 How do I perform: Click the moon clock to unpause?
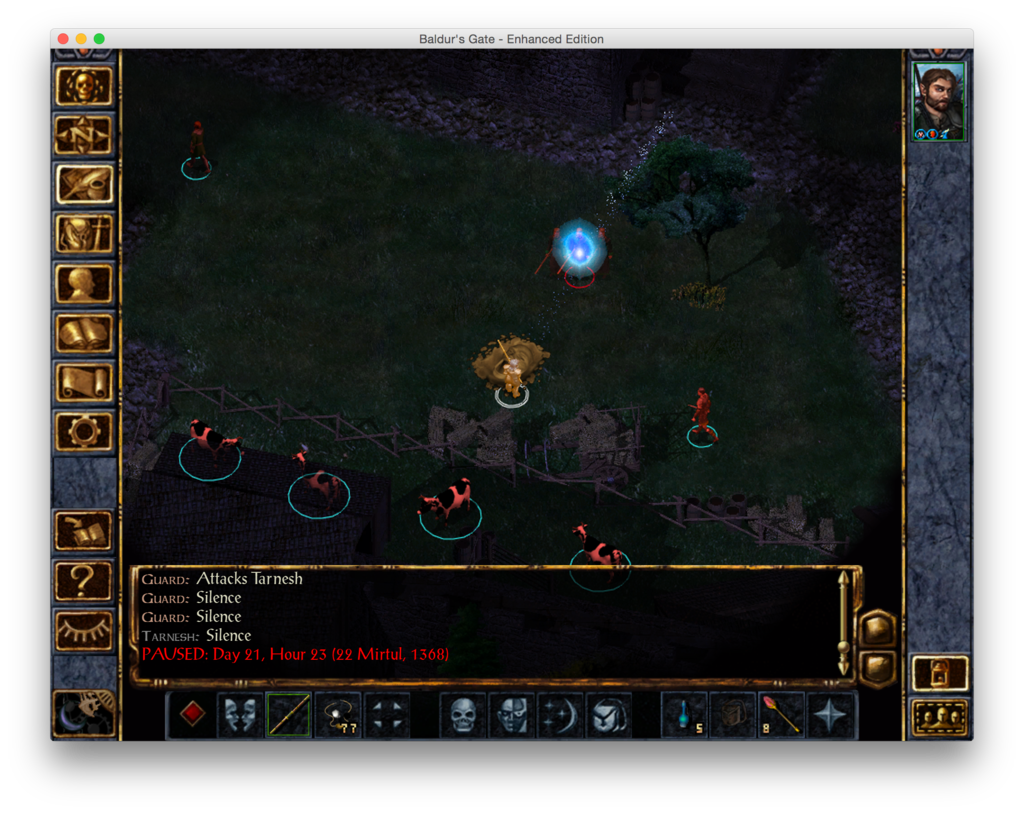point(84,710)
